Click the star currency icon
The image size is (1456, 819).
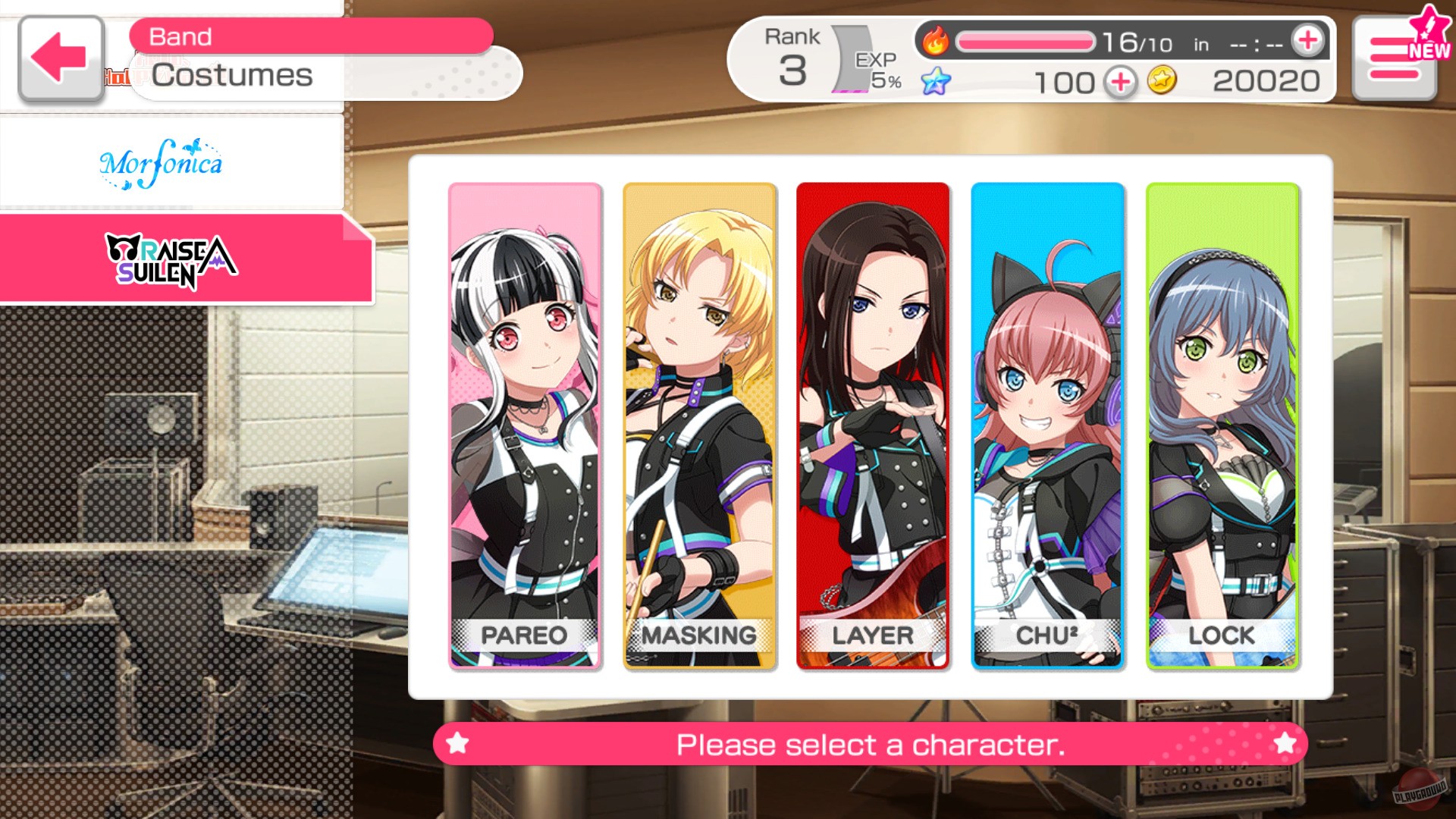coord(936,82)
